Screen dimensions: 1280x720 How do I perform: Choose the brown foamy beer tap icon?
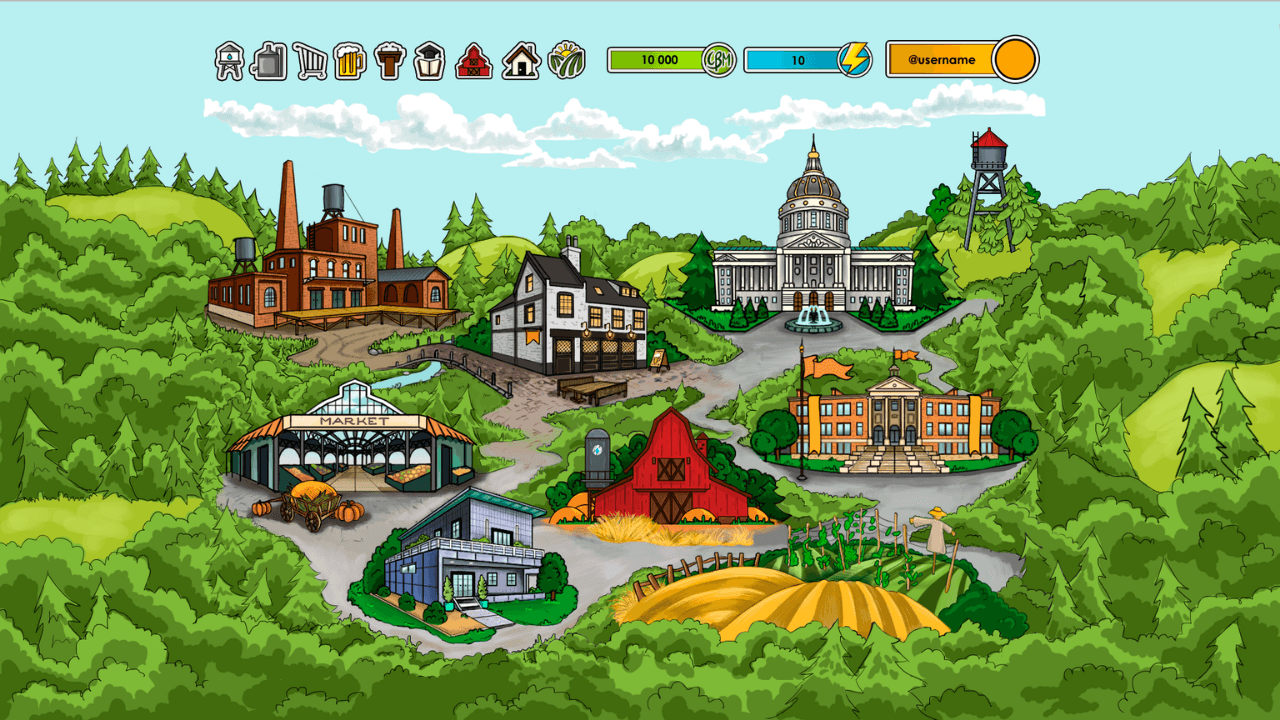pyautogui.click(x=390, y=61)
